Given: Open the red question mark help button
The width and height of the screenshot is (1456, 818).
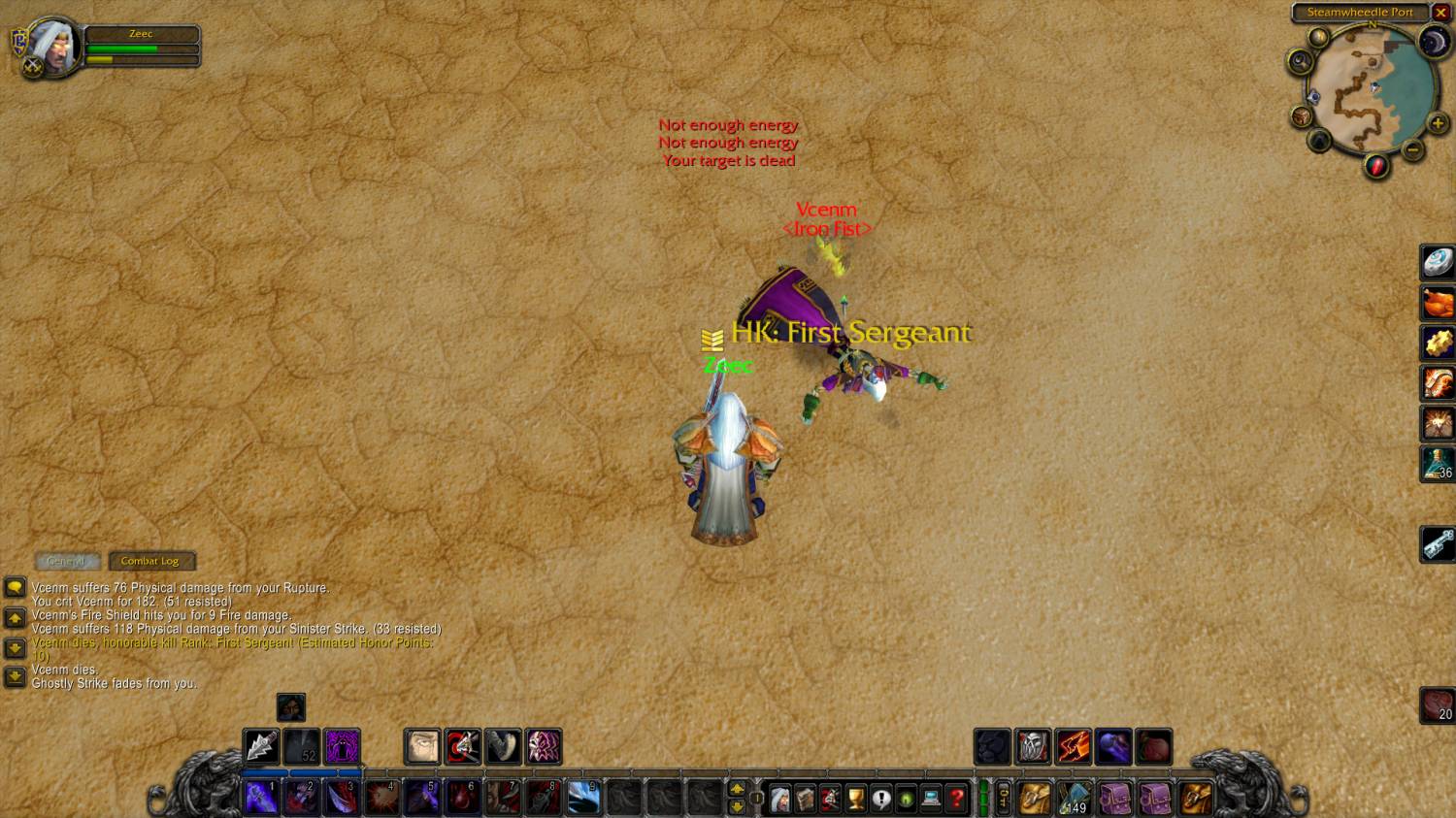Looking at the screenshot, I should click(x=956, y=799).
